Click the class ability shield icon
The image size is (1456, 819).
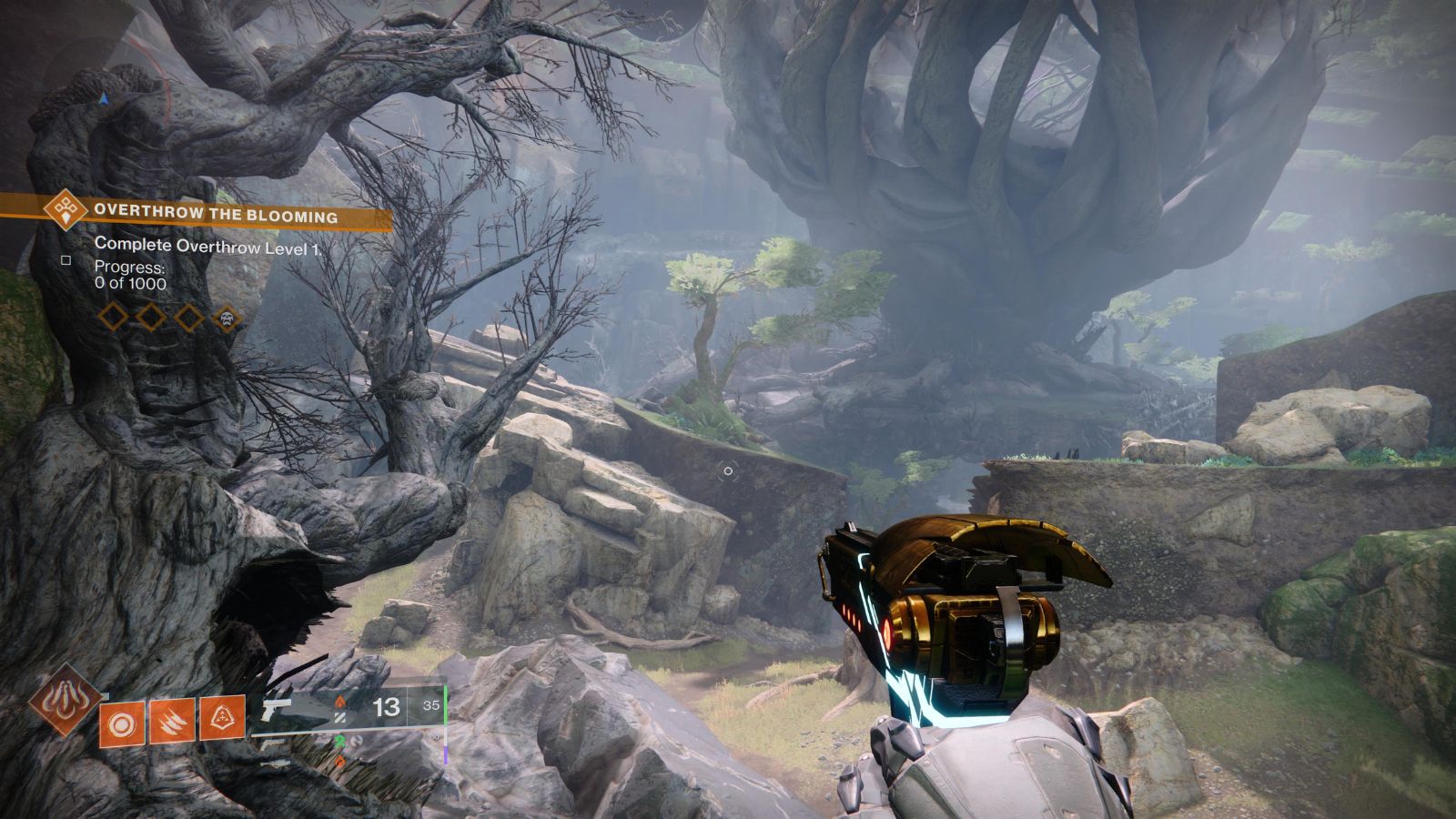point(222,718)
